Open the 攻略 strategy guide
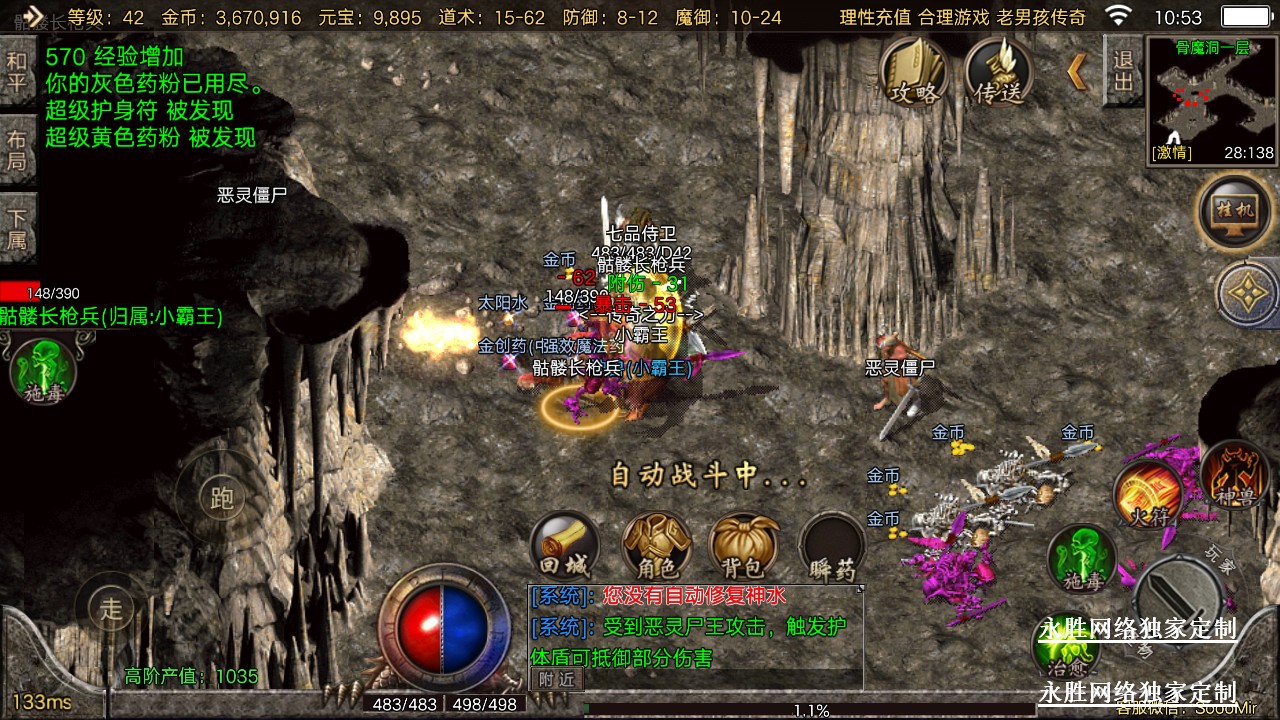The image size is (1280, 720). point(914,73)
